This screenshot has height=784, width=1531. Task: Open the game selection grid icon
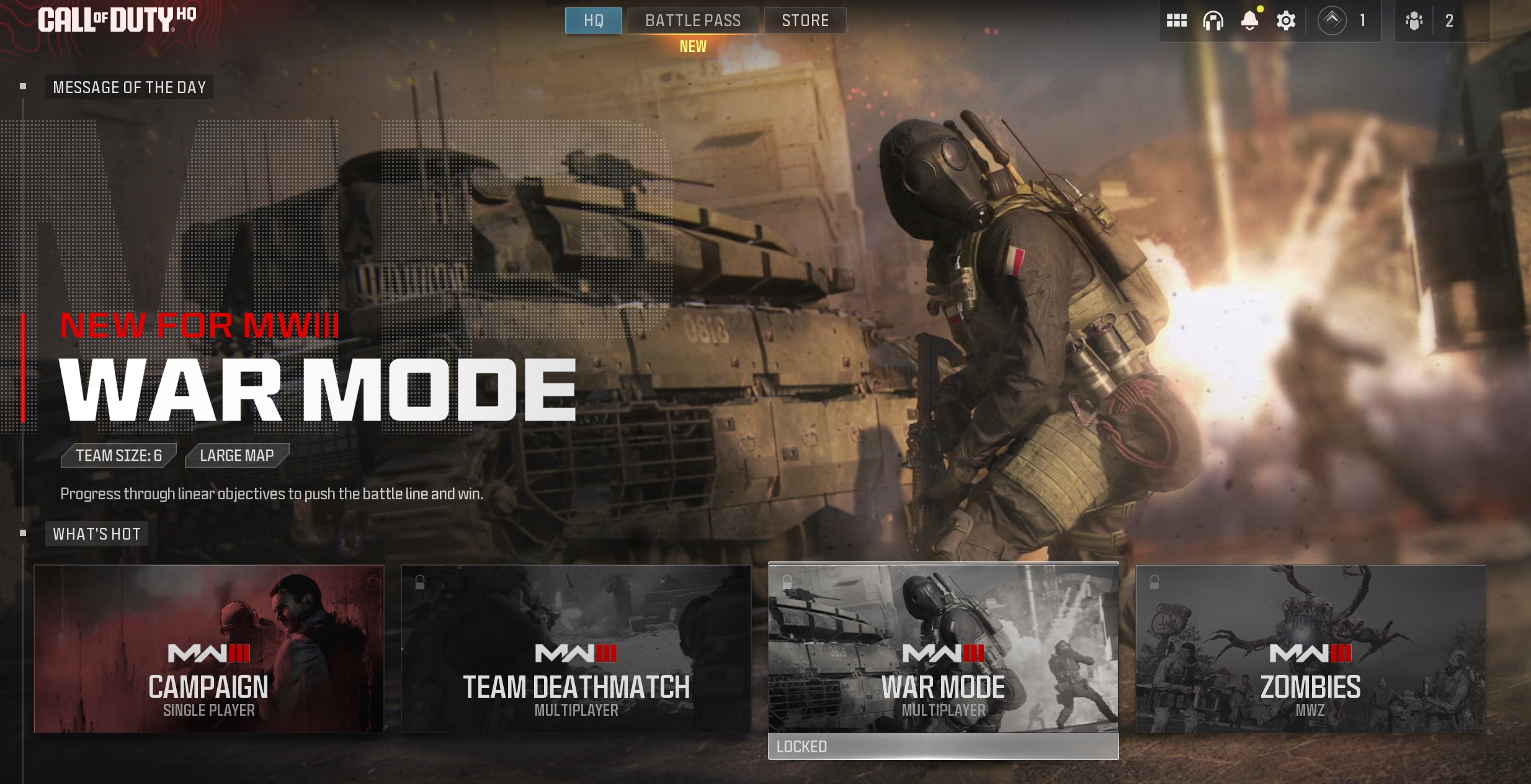[1176, 20]
